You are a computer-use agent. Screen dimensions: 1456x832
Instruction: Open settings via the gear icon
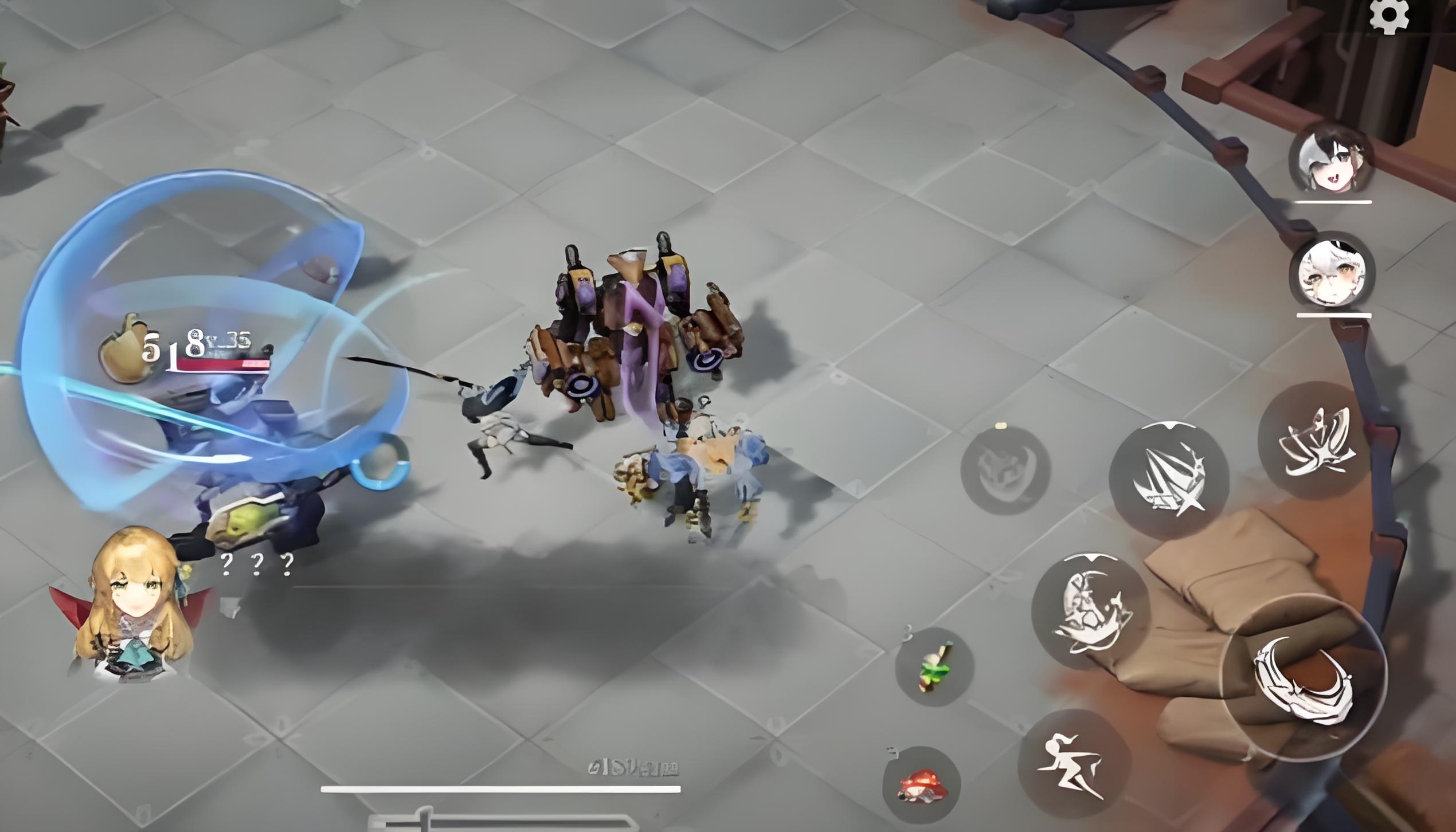1389,16
